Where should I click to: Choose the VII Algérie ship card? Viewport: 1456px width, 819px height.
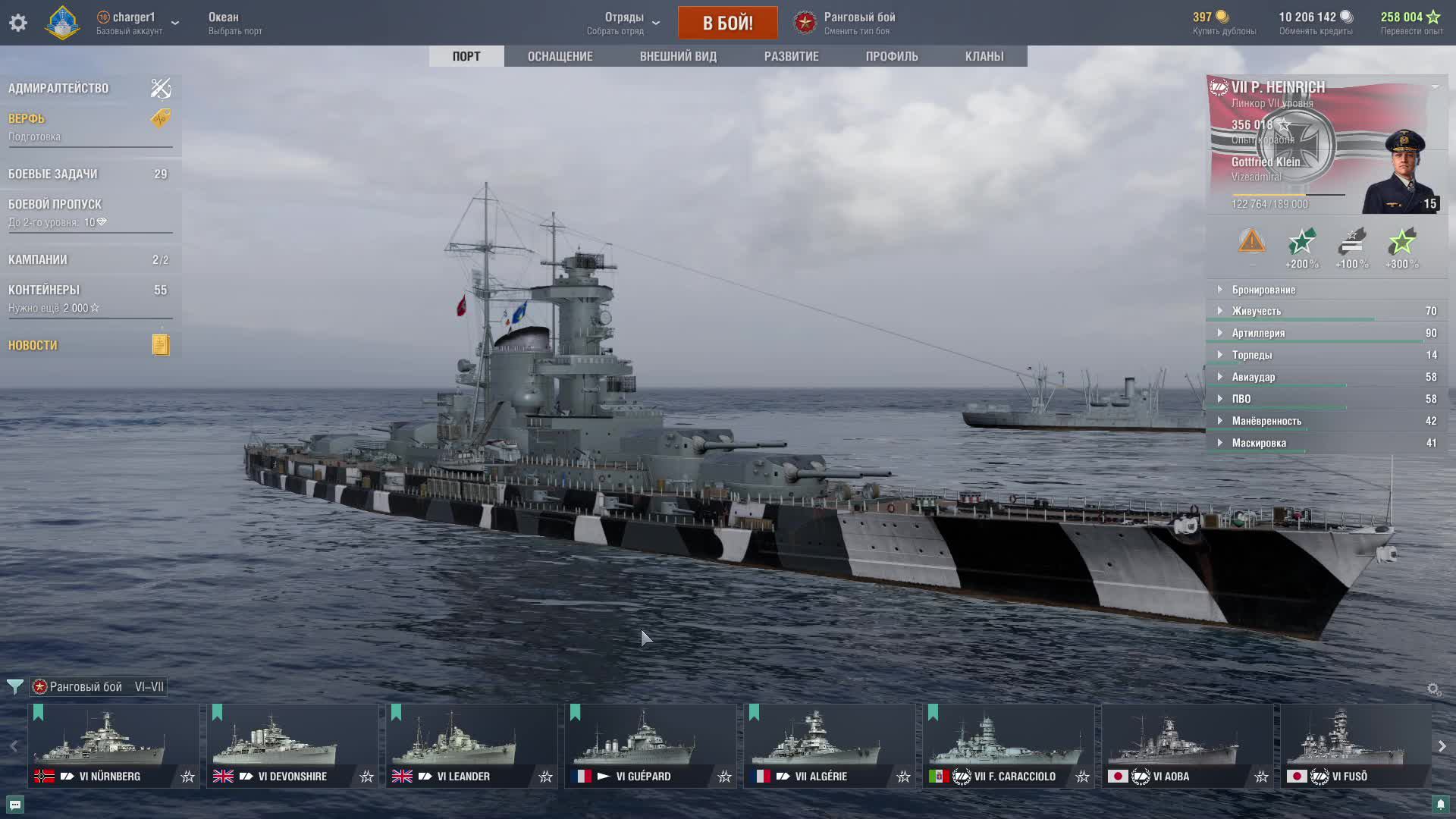830,745
